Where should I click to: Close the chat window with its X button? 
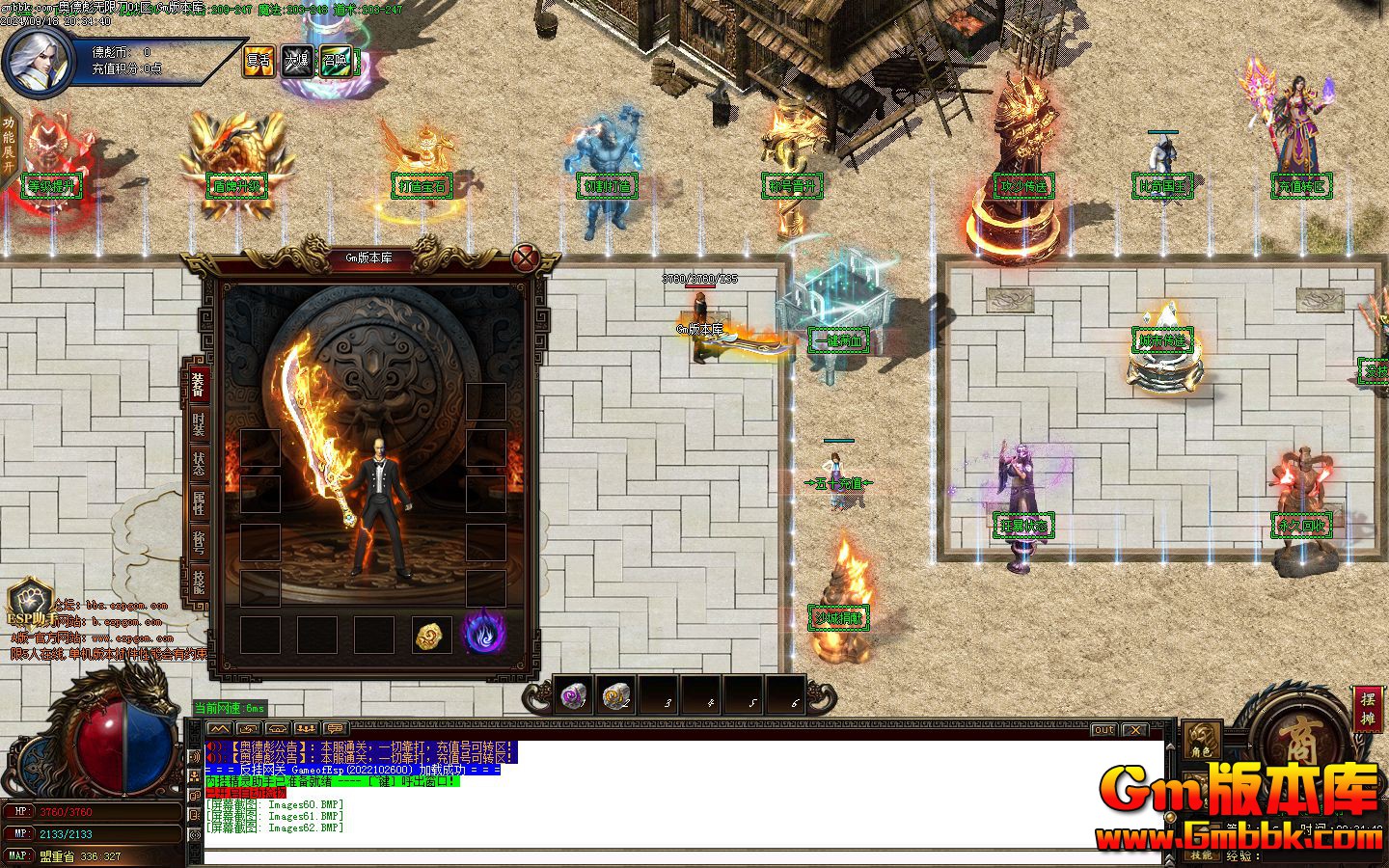[x=1135, y=730]
